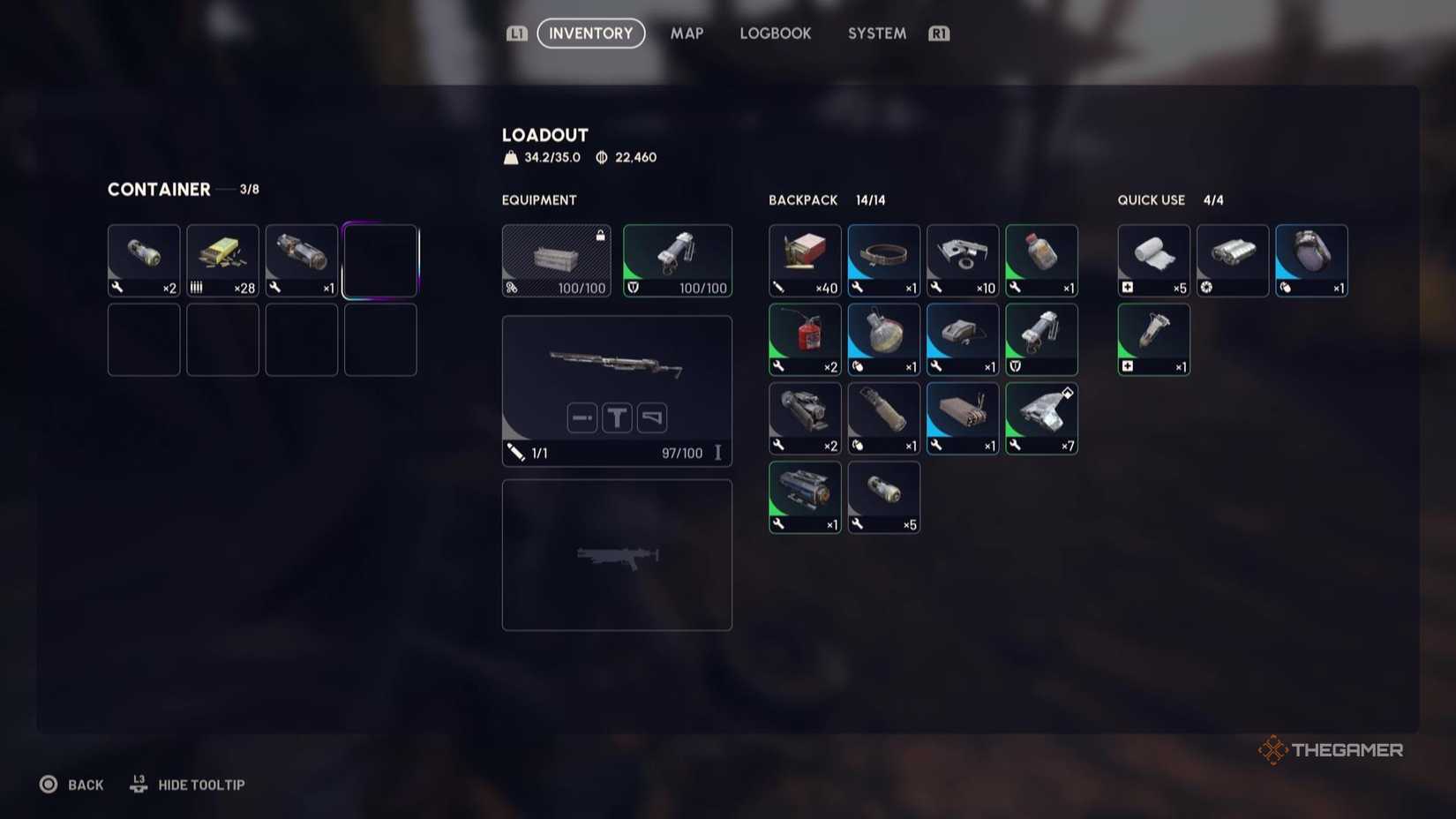Switch to the Map tab
Screen dimensions: 1456x819
click(x=687, y=34)
